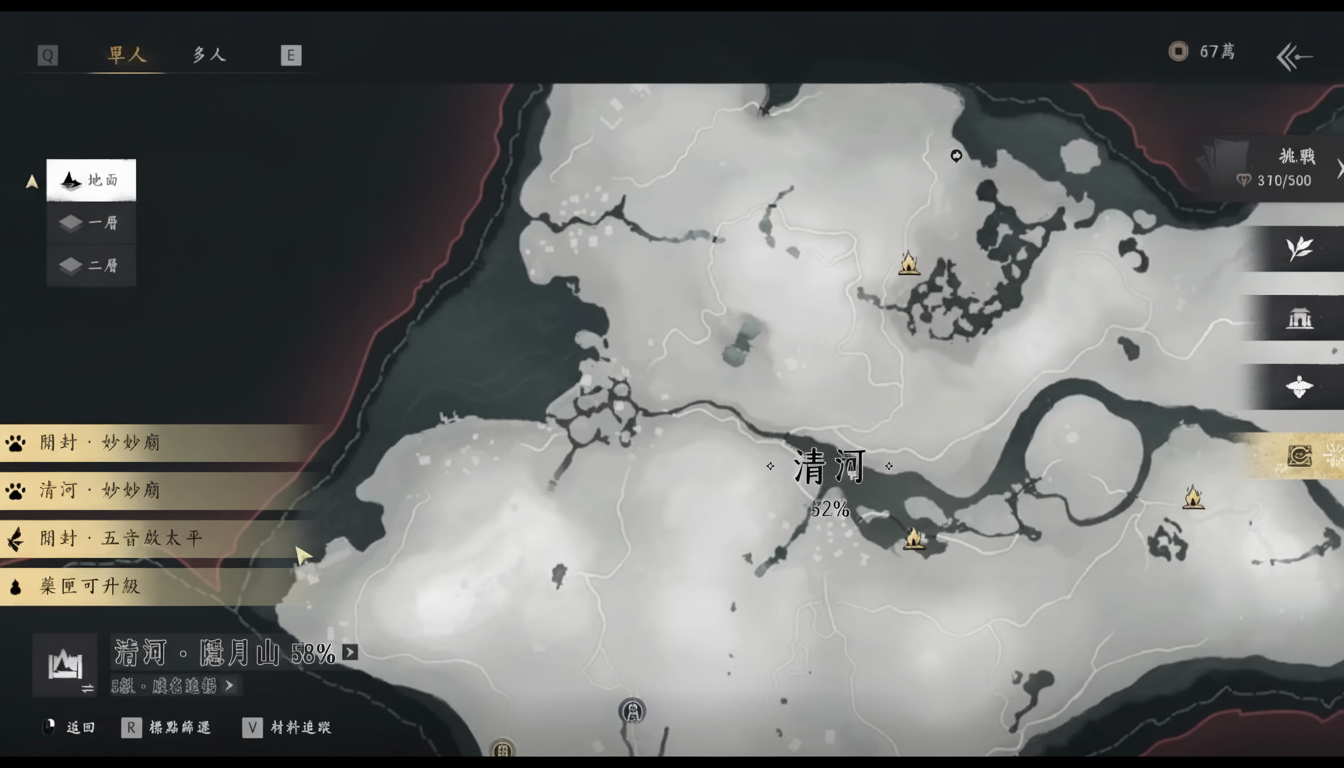Click the map marker circle near the top
Screen dimensions: 1344x768
point(955,156)
